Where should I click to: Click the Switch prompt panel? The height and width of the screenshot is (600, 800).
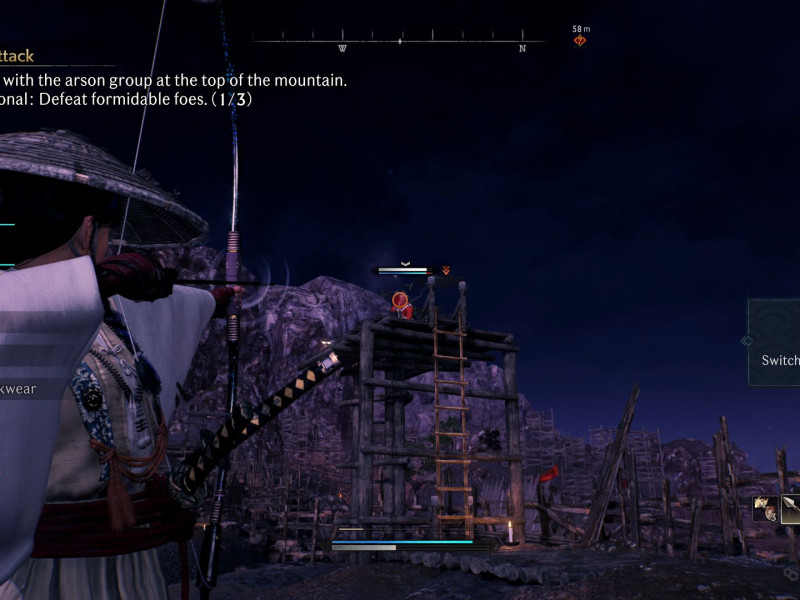click(x=775, y=341)
